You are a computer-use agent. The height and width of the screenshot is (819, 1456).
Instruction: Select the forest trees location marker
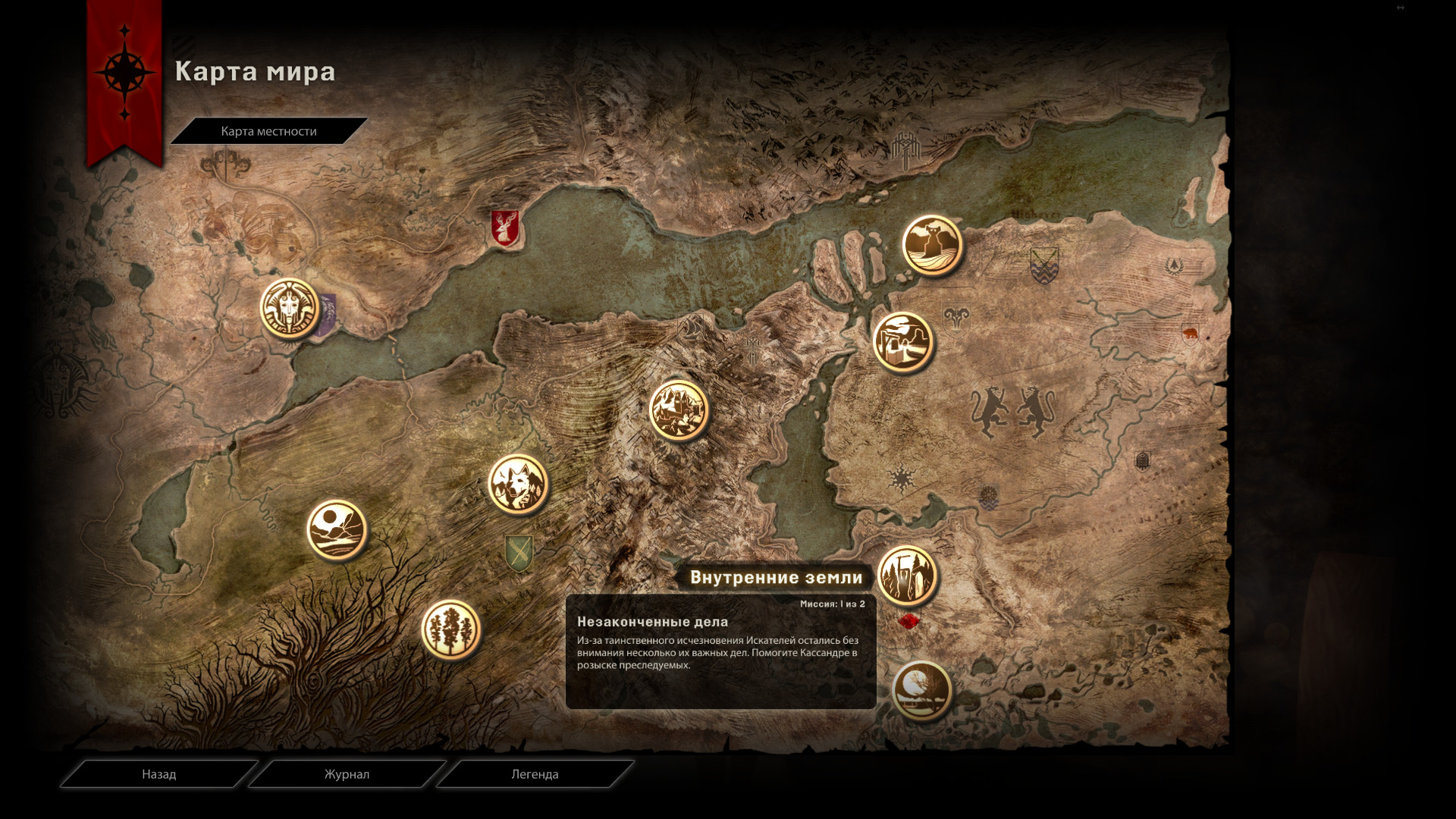[451, 629]
